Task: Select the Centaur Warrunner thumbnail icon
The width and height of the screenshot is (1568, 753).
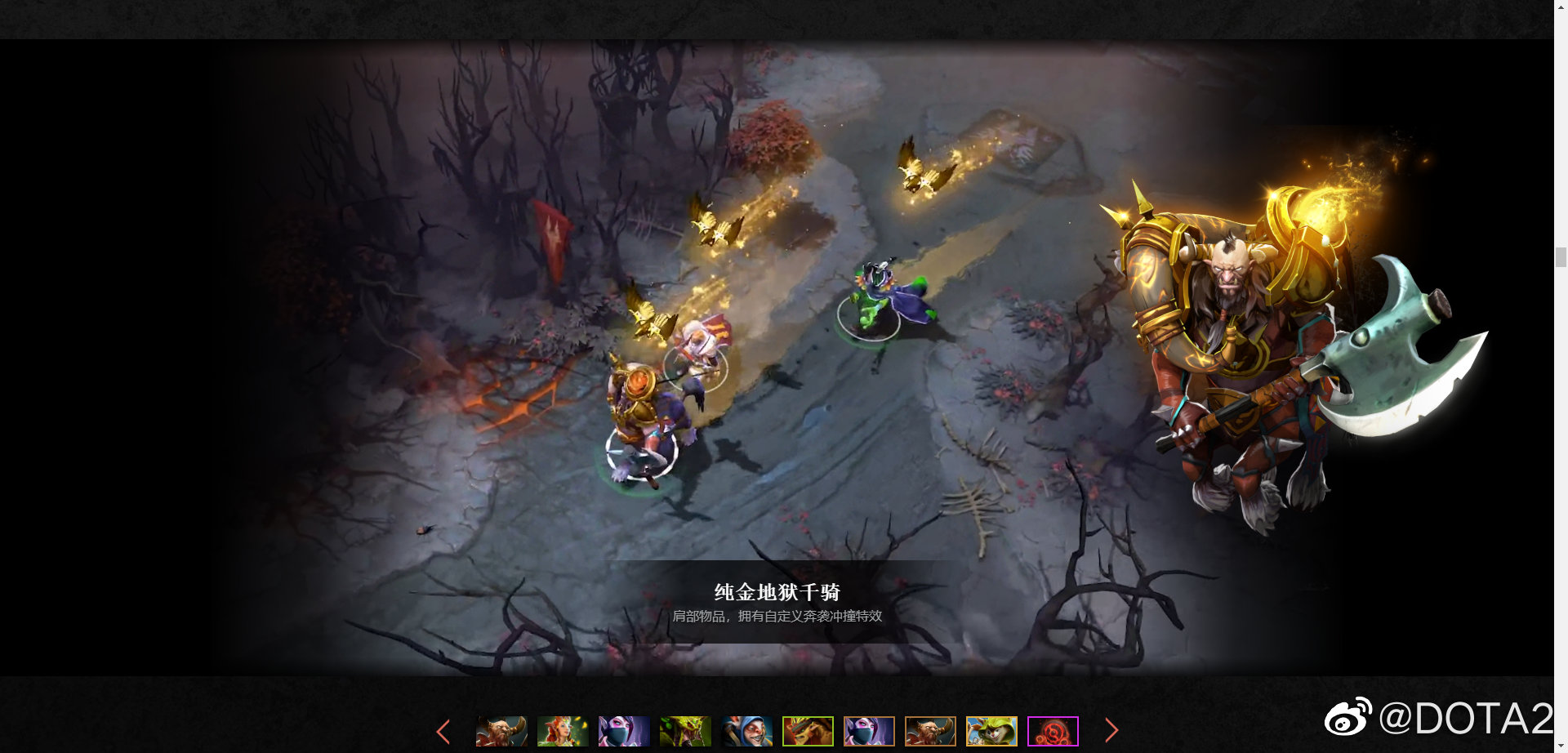Action: coord(501,731)
